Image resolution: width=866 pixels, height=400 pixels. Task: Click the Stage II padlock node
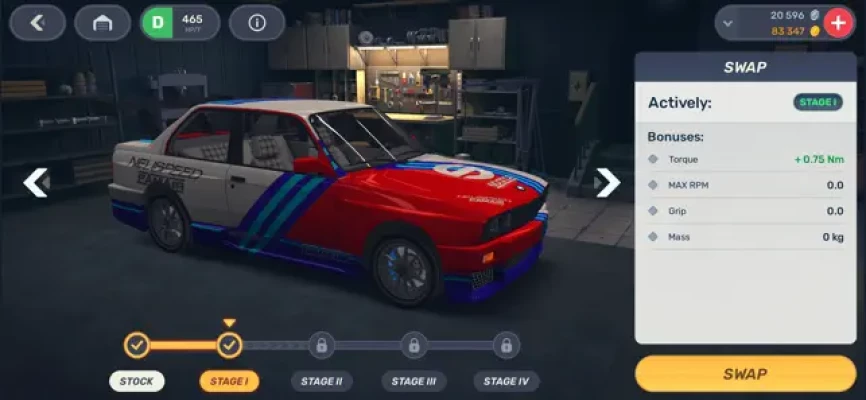[x=321, y=346]
